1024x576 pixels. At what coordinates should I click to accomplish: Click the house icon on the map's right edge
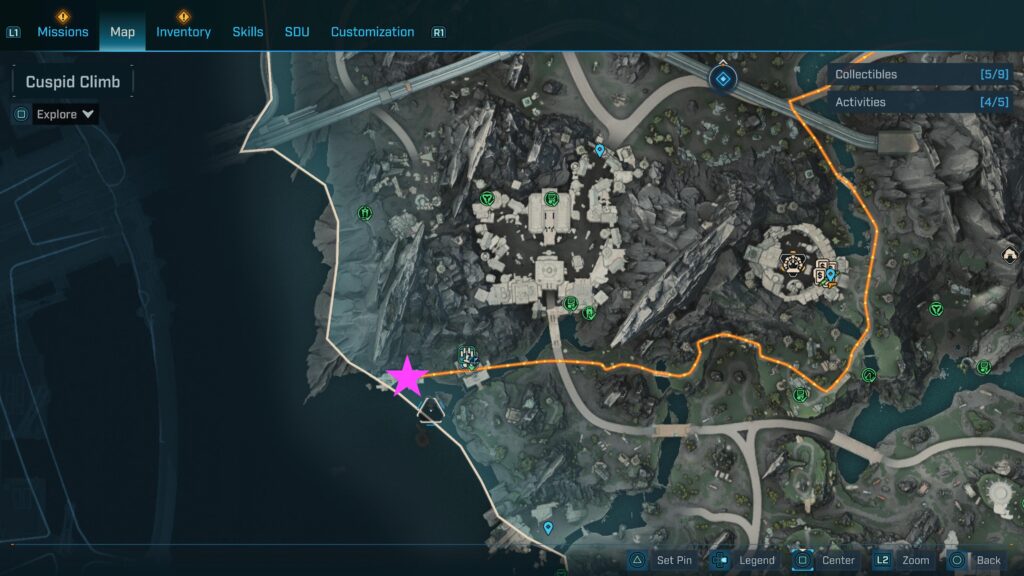1009,256
